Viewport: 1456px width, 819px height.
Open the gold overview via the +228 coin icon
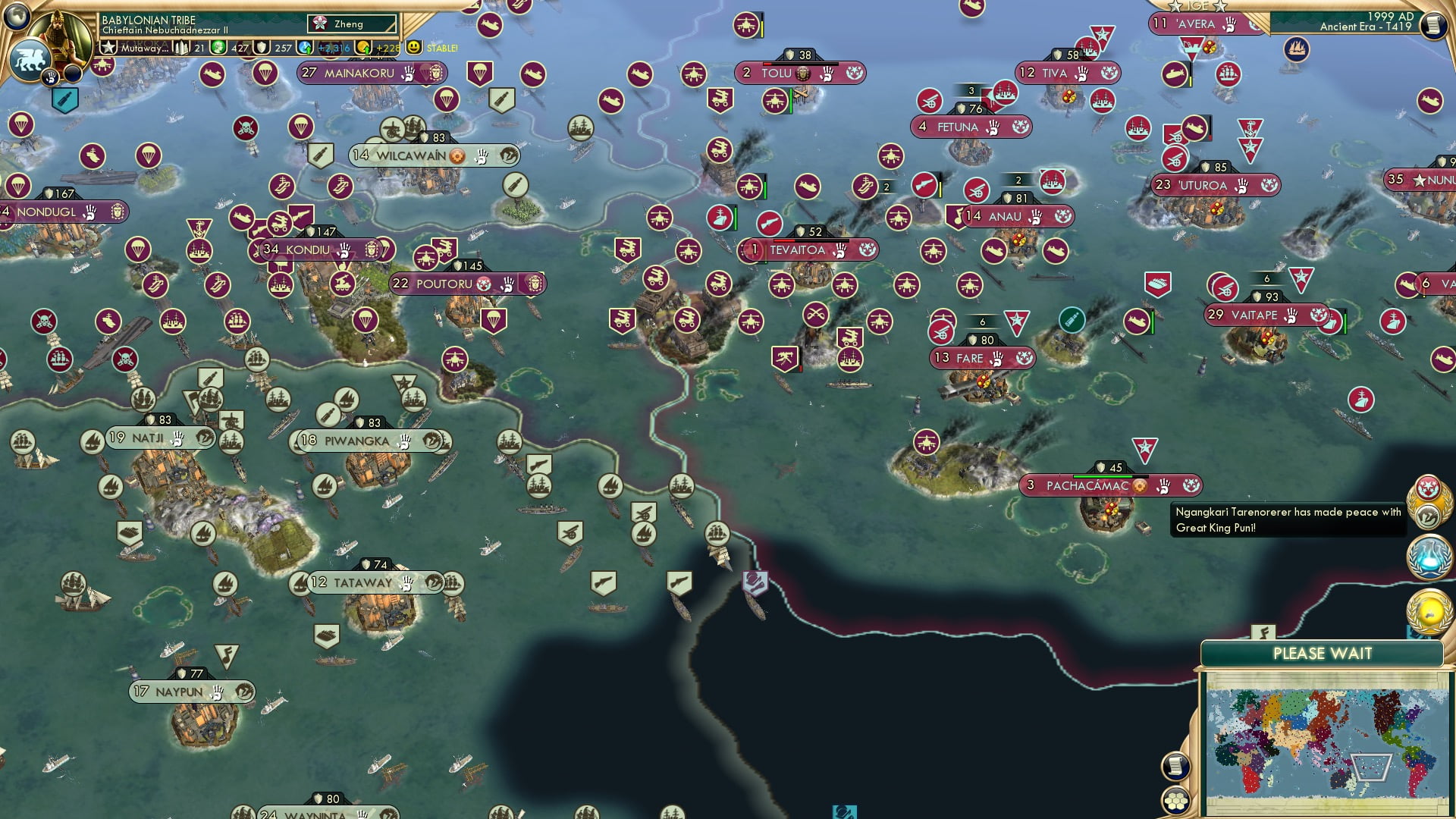point(362,47)
